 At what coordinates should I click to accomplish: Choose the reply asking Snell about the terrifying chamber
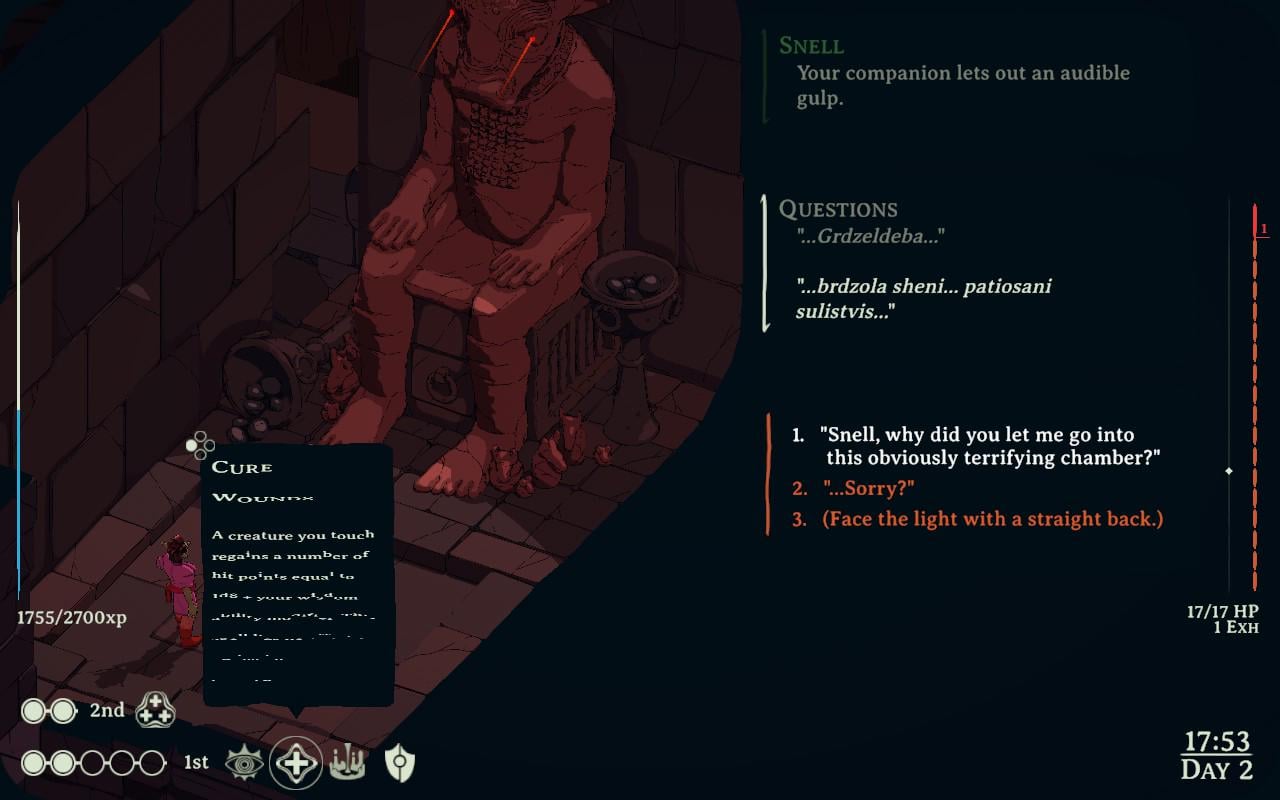[988, 446]
